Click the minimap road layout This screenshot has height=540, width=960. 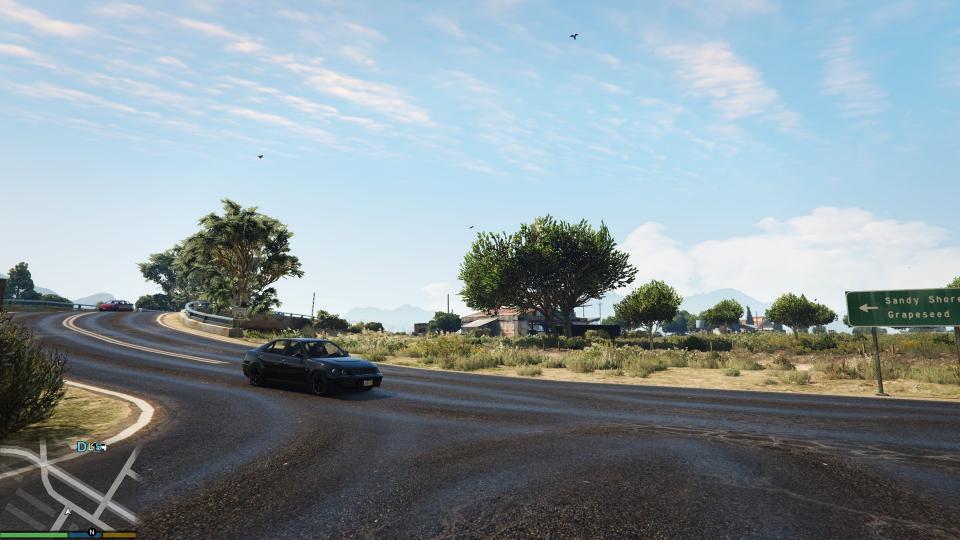(x=60, y=482)
